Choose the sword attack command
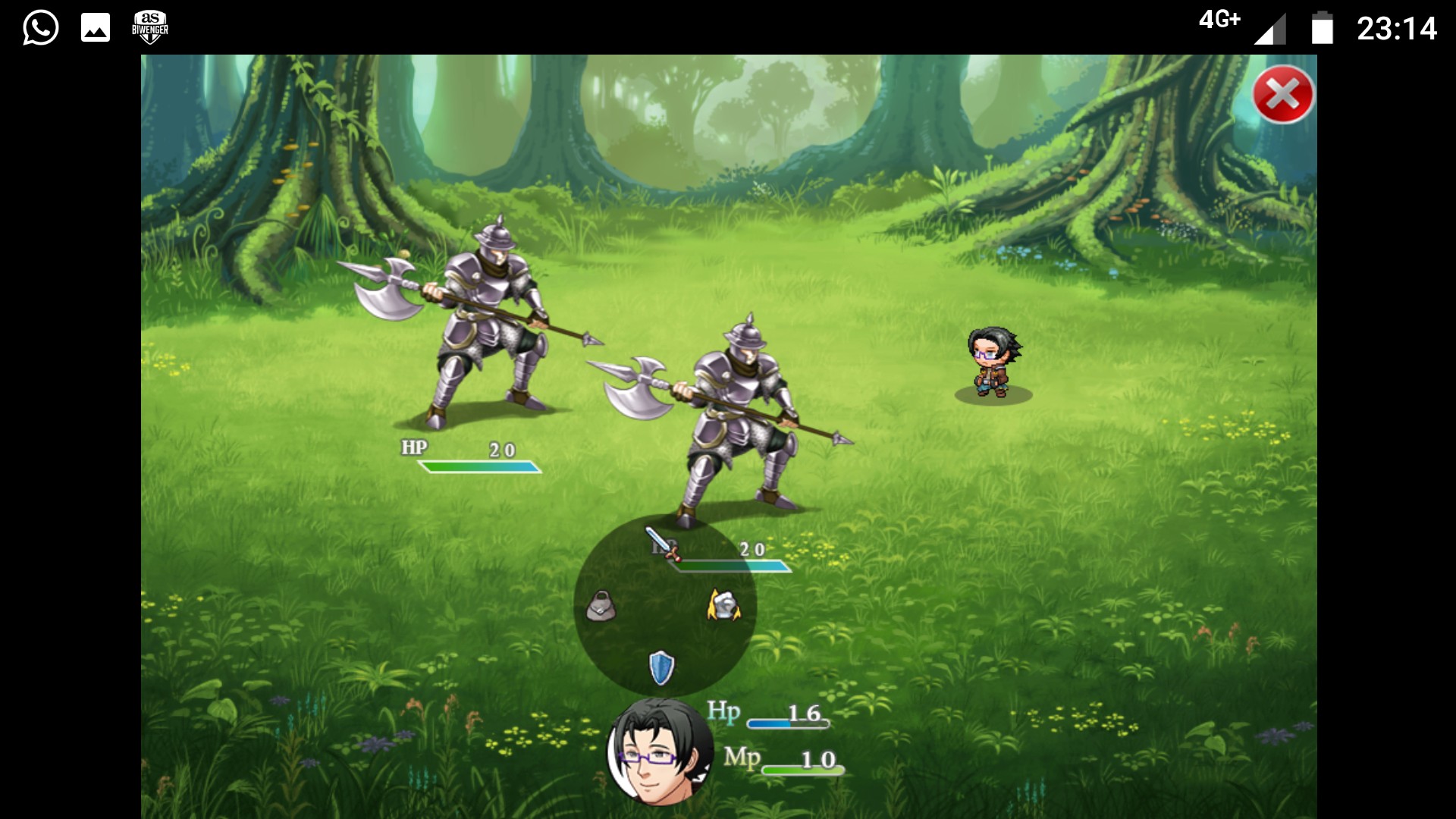The width and height of the screenshot is (1456, 819). (661, 542)
